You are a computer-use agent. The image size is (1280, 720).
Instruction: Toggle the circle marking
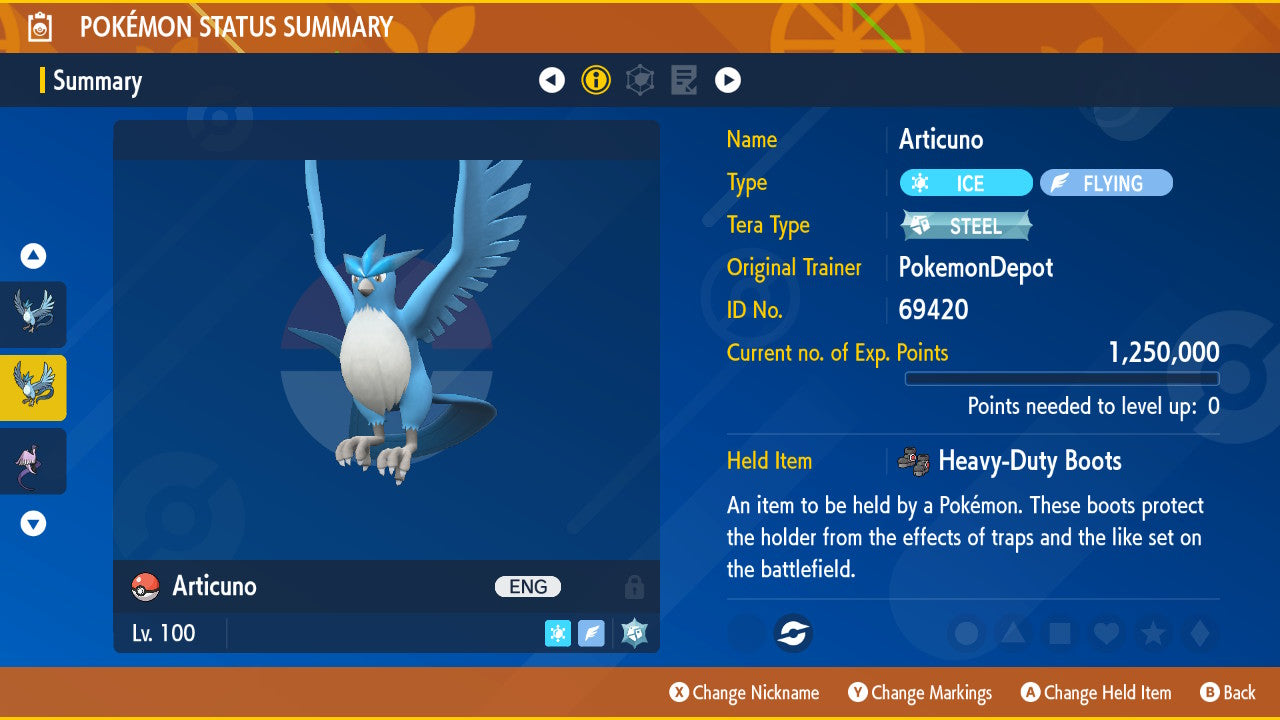click(x=966, y=633)
